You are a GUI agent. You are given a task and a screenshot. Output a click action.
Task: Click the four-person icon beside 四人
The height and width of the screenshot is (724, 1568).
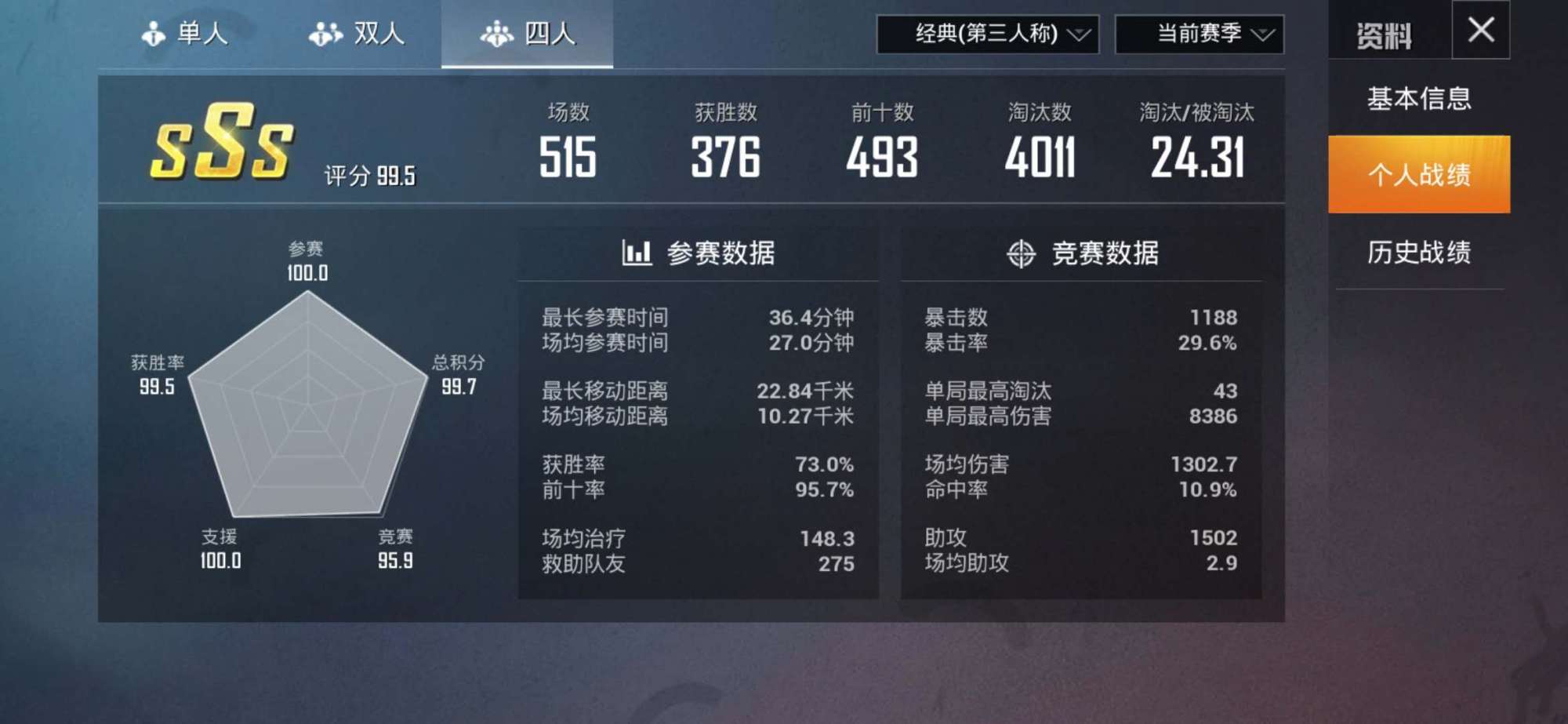click(496, 33)
